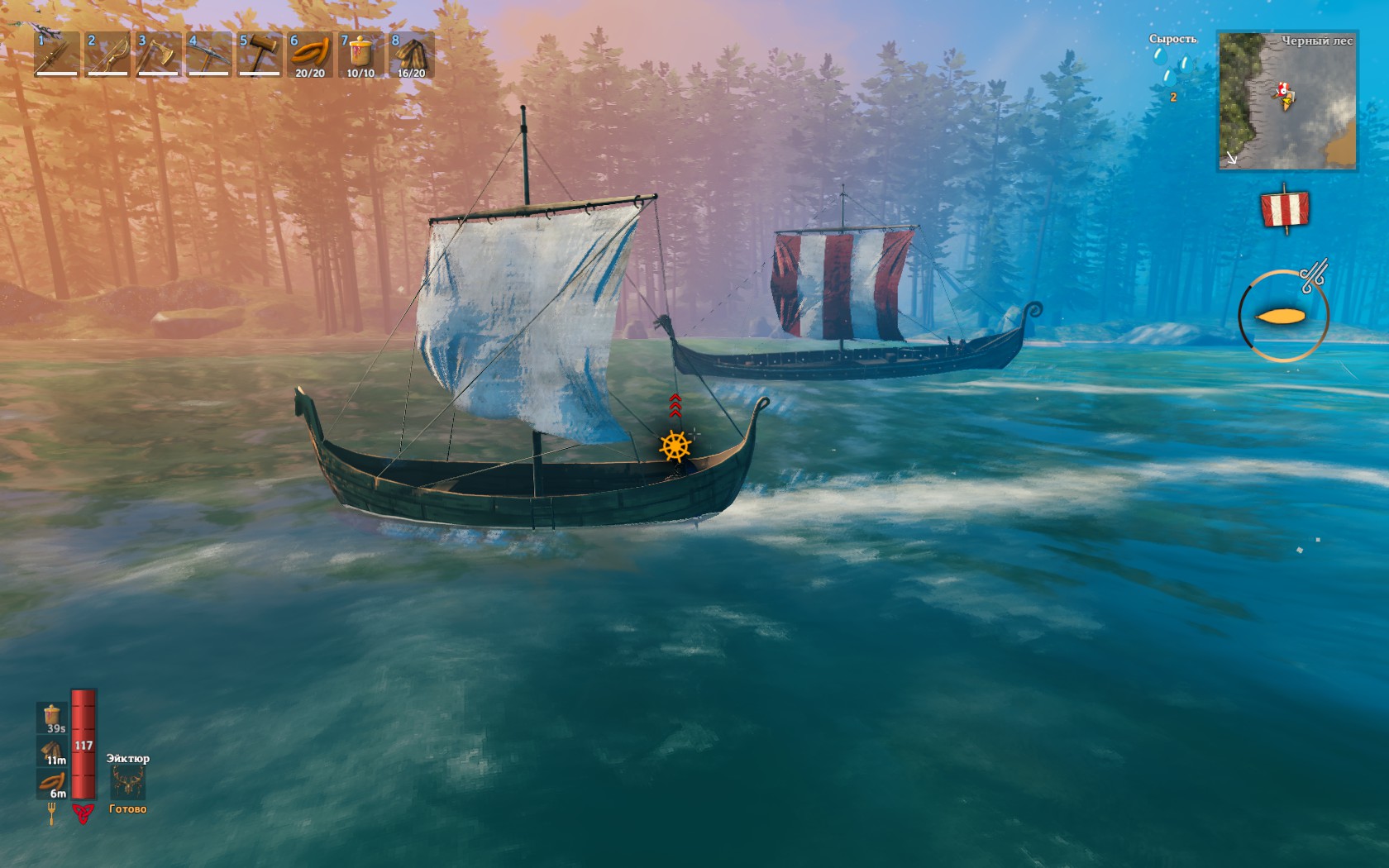Equip the hammer in hotbar slot 5
Image resolution: width=1389 pixels, height=868 pixels.
click(x=259, y=55)
